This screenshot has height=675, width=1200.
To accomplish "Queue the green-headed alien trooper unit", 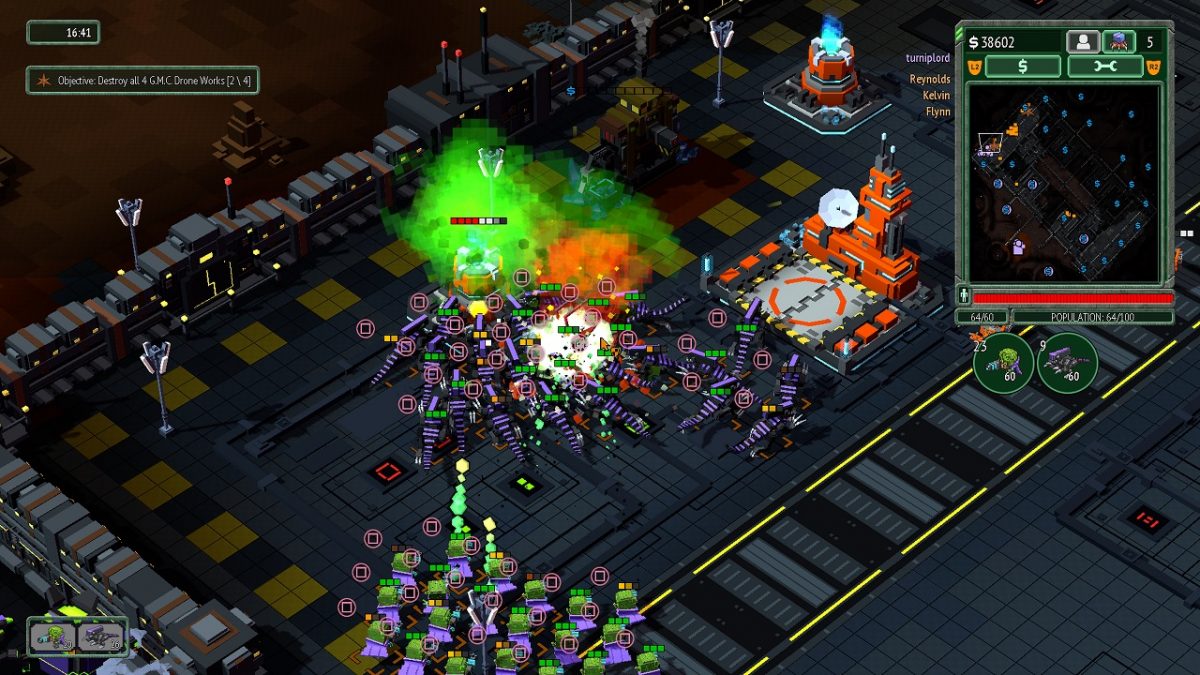I will click(1003, 362).
